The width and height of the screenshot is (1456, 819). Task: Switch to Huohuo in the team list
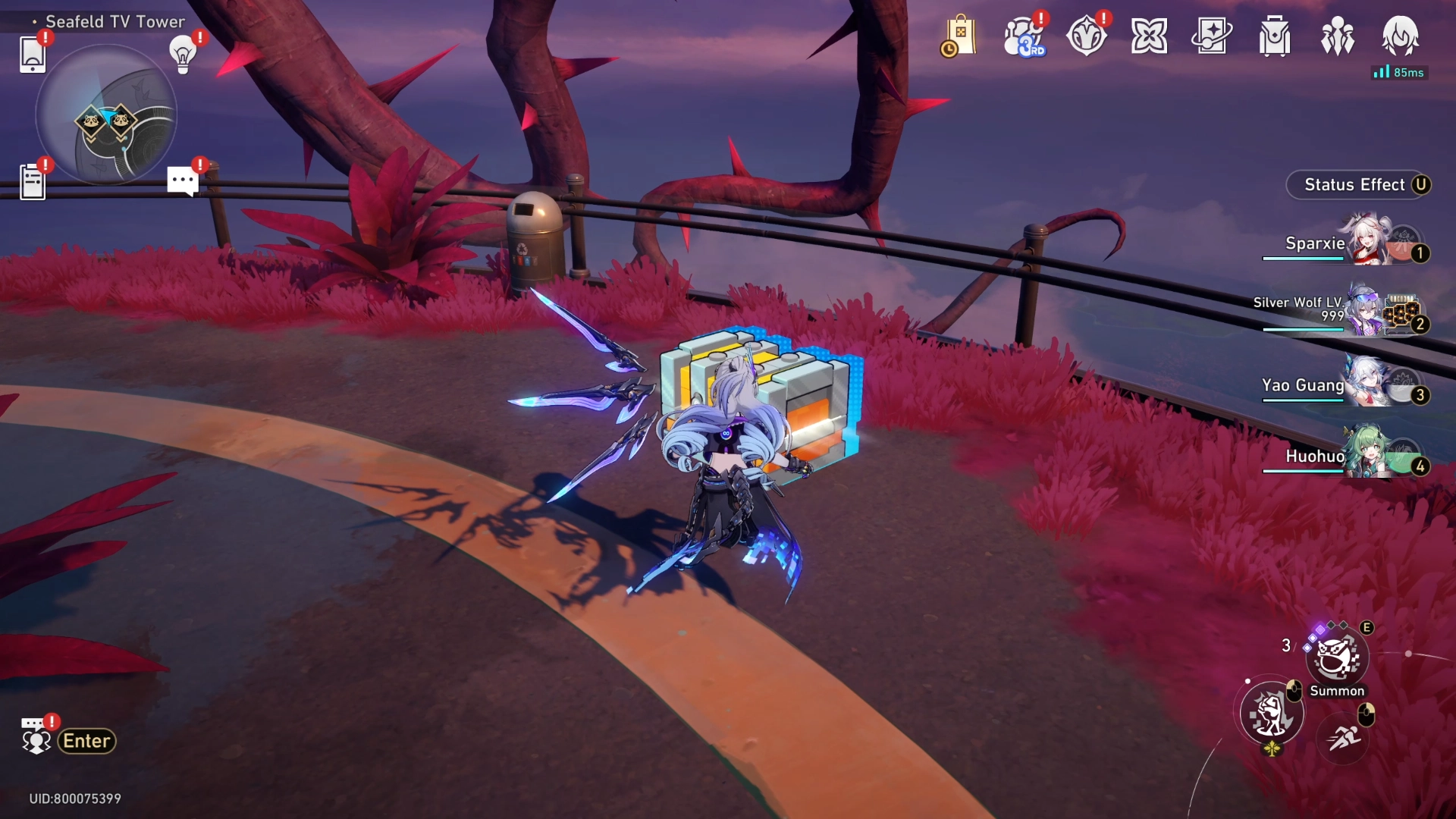point(1350,456)
